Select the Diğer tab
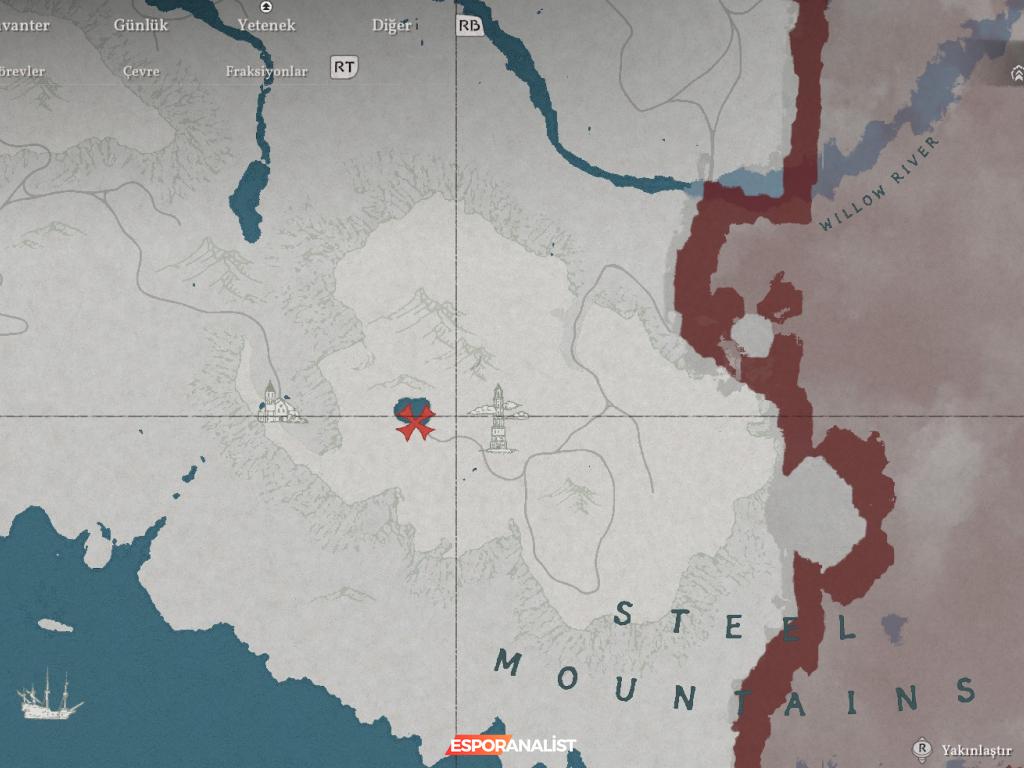Viewport: 1024px width, 768px height. pyautogui.click(x=391, y=25)
